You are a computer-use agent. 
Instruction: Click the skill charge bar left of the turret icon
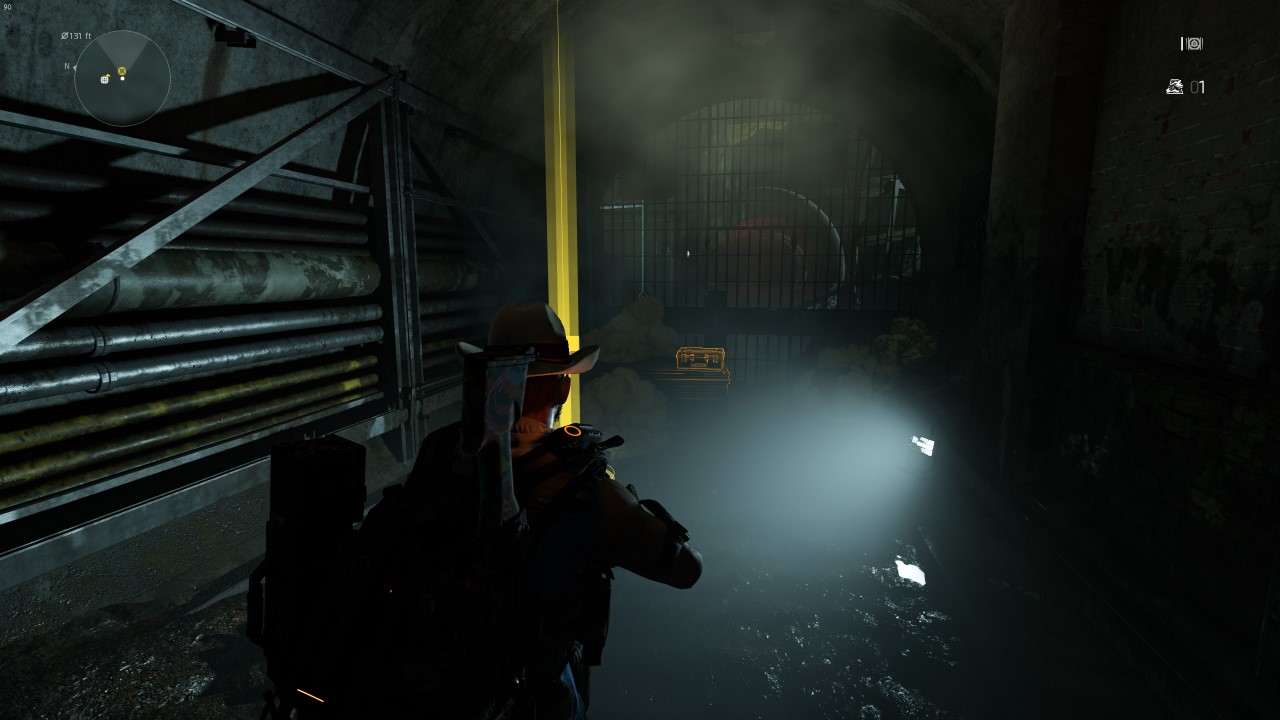pyautogui.click(x=1181, y=44)
